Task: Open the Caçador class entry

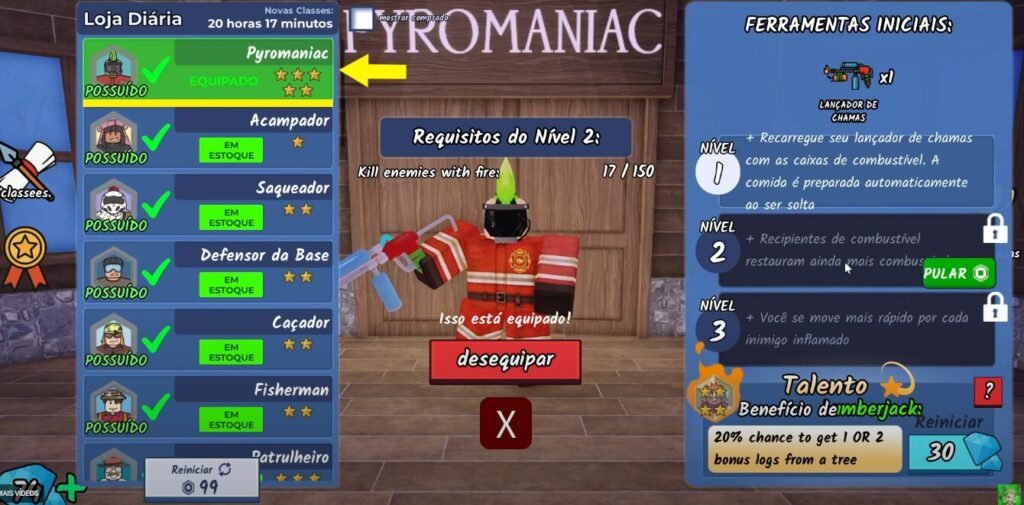Action: 208,338
